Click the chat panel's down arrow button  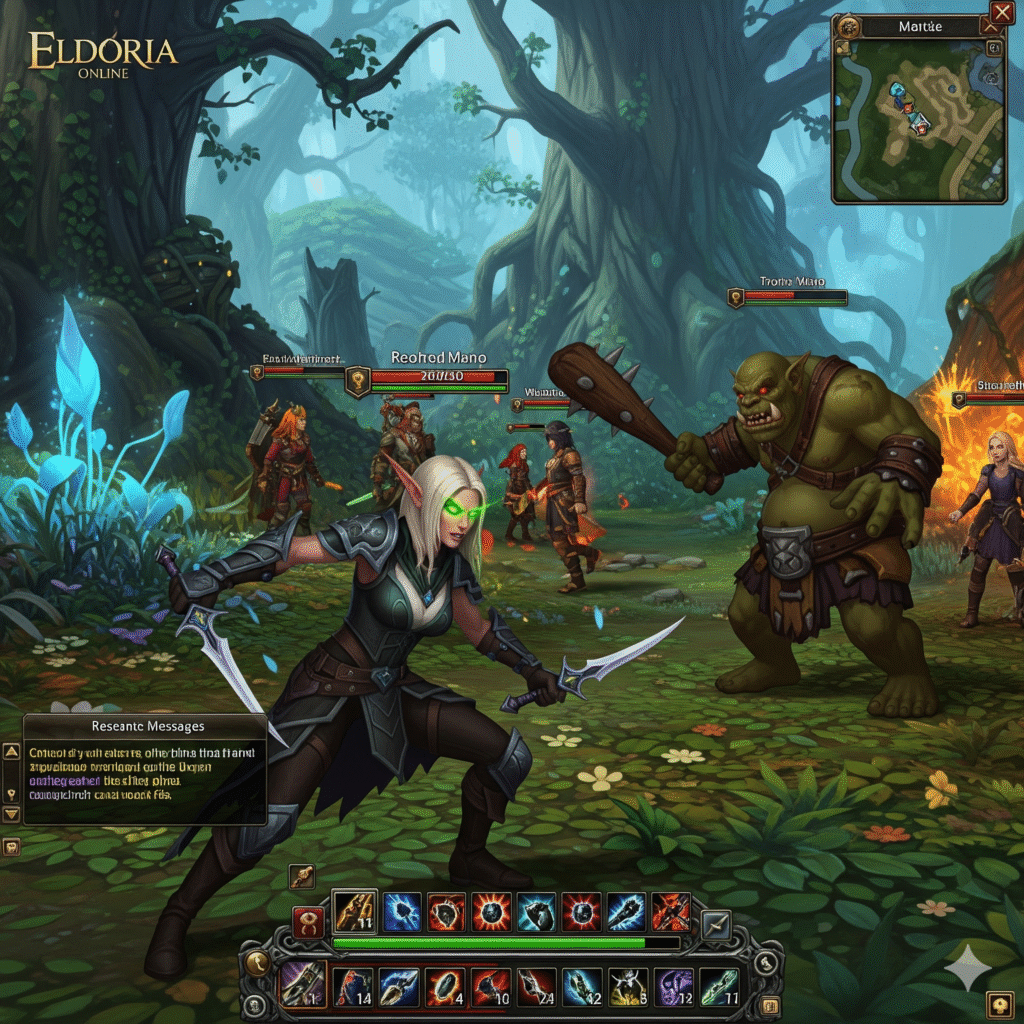click(12, 814)
